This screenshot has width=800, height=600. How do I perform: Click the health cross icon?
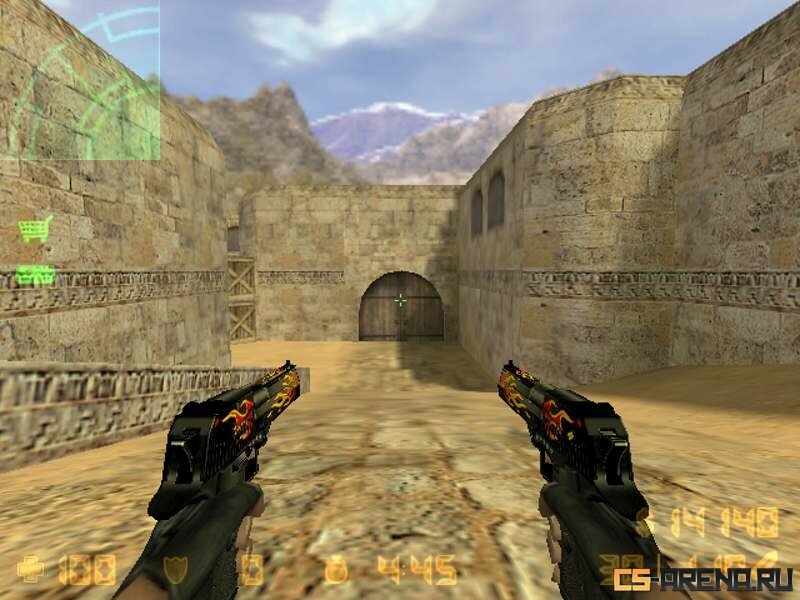(x=31, y=571)
